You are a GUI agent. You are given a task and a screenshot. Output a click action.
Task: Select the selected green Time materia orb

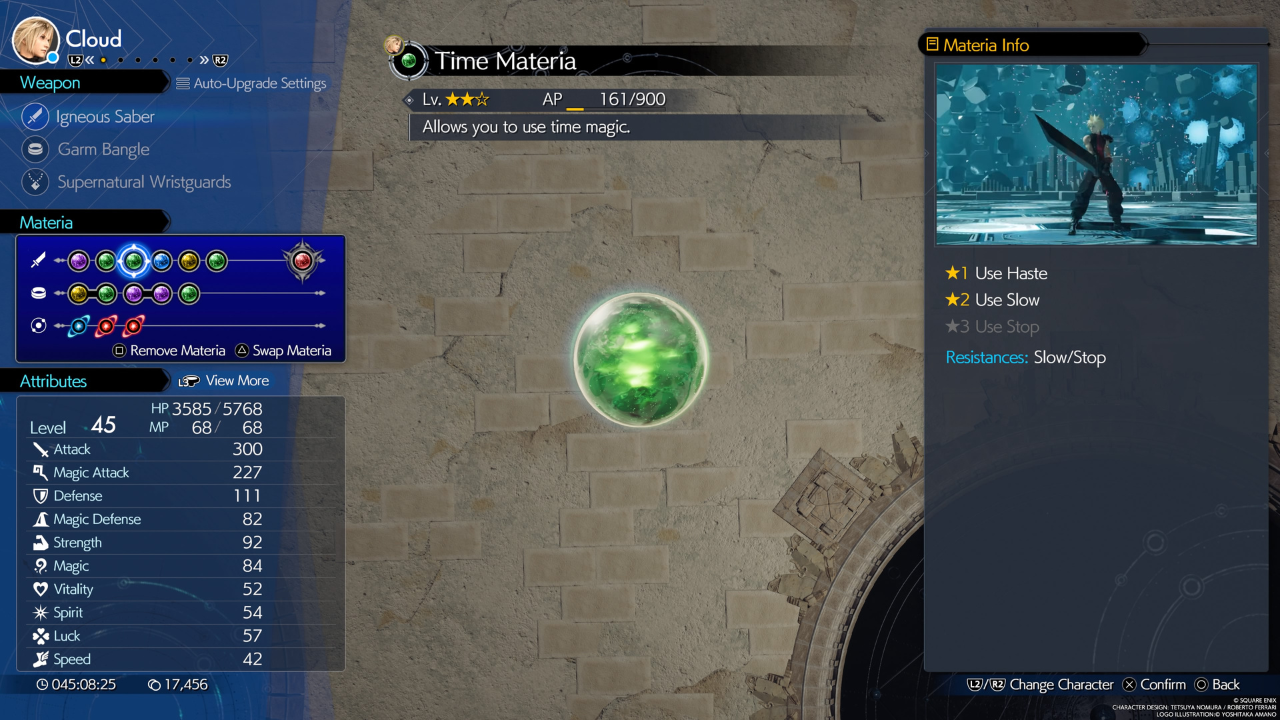[133, 261]
